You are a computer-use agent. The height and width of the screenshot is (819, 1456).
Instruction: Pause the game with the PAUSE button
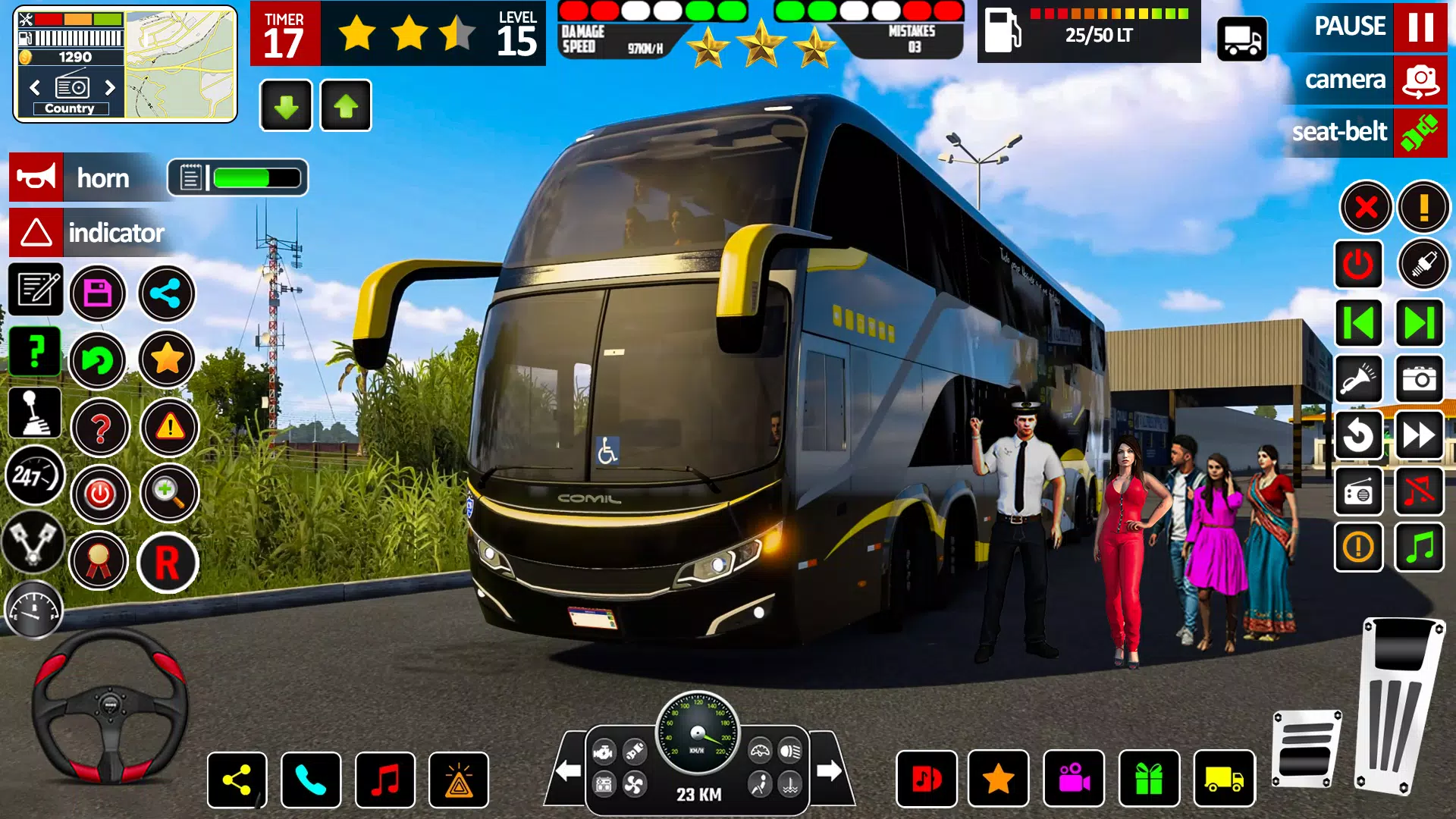pos(1420,27)
